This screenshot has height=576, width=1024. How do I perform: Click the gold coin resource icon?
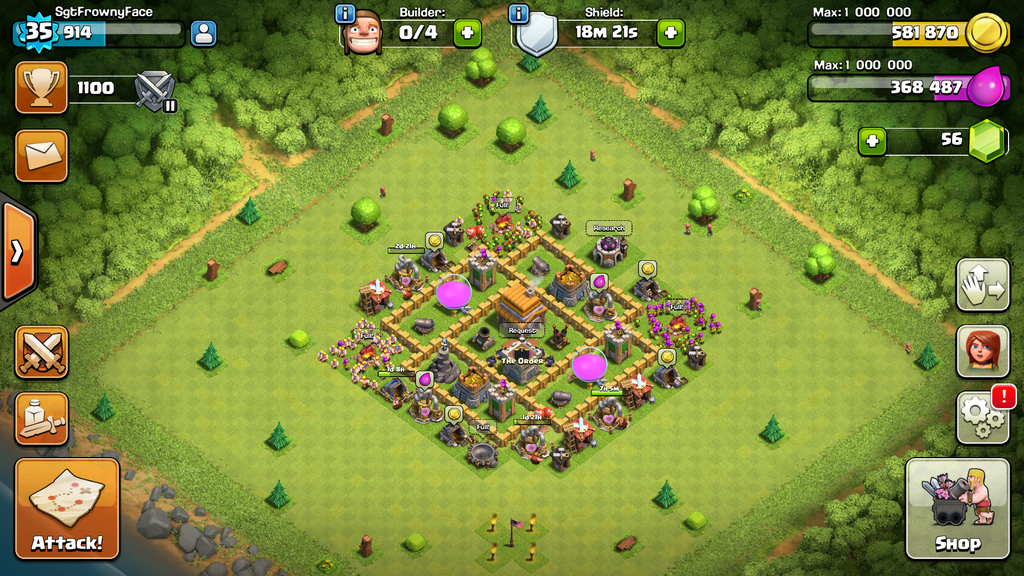pyautogui.click(x=985, y=32)
